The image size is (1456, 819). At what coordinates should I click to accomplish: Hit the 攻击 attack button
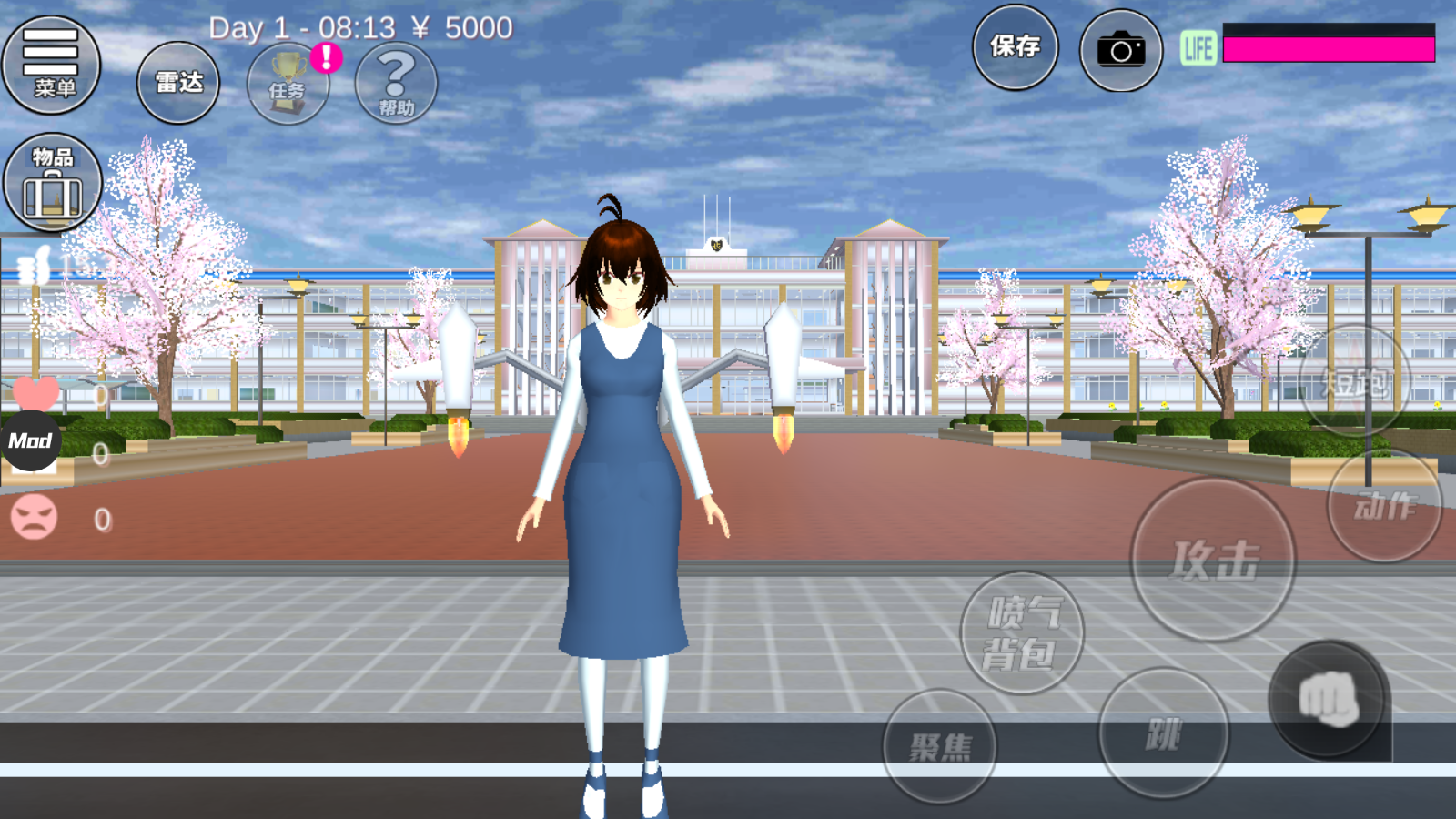[1213, 560]
